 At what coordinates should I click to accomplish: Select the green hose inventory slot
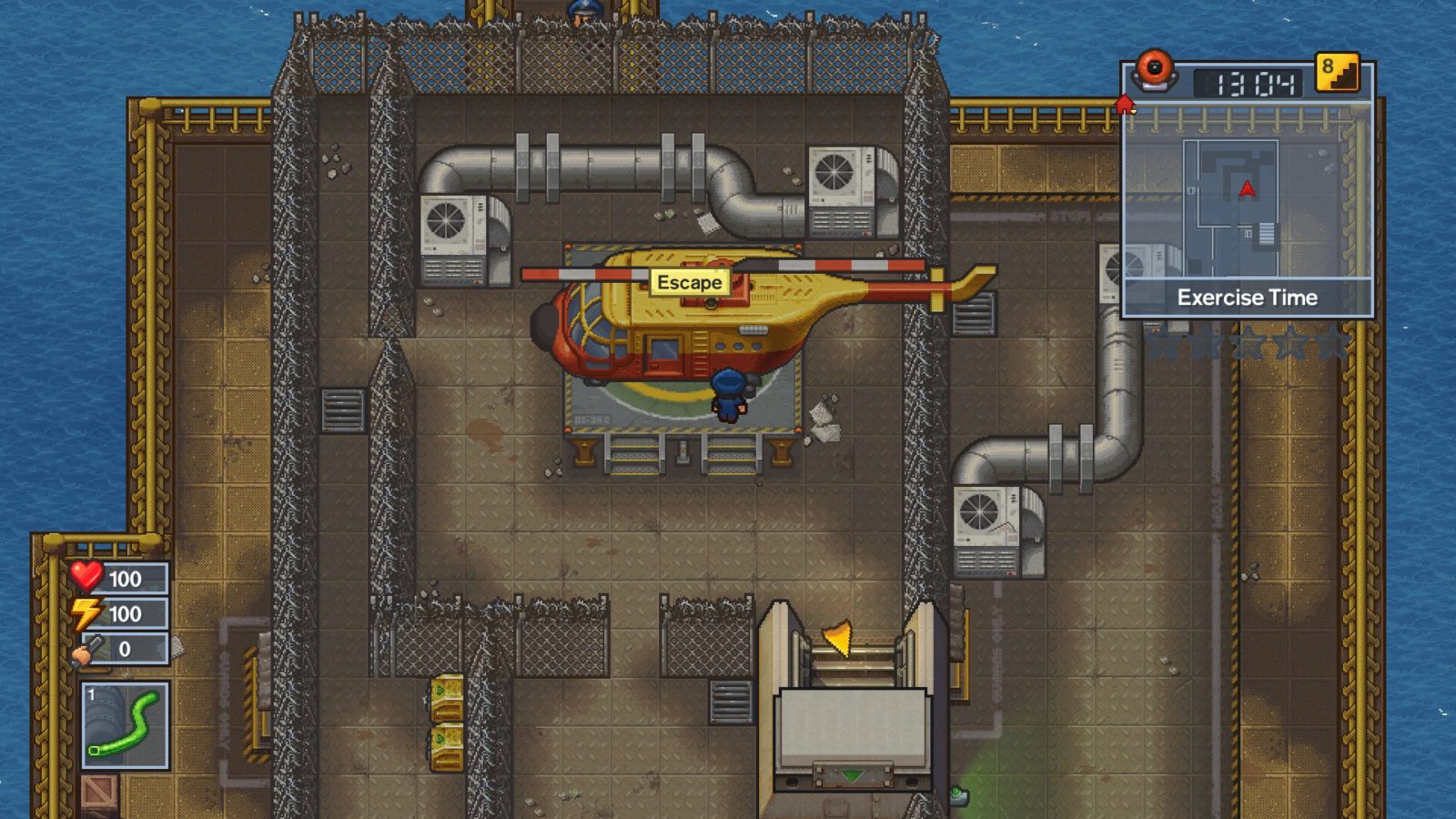click(x=125, y=725)
